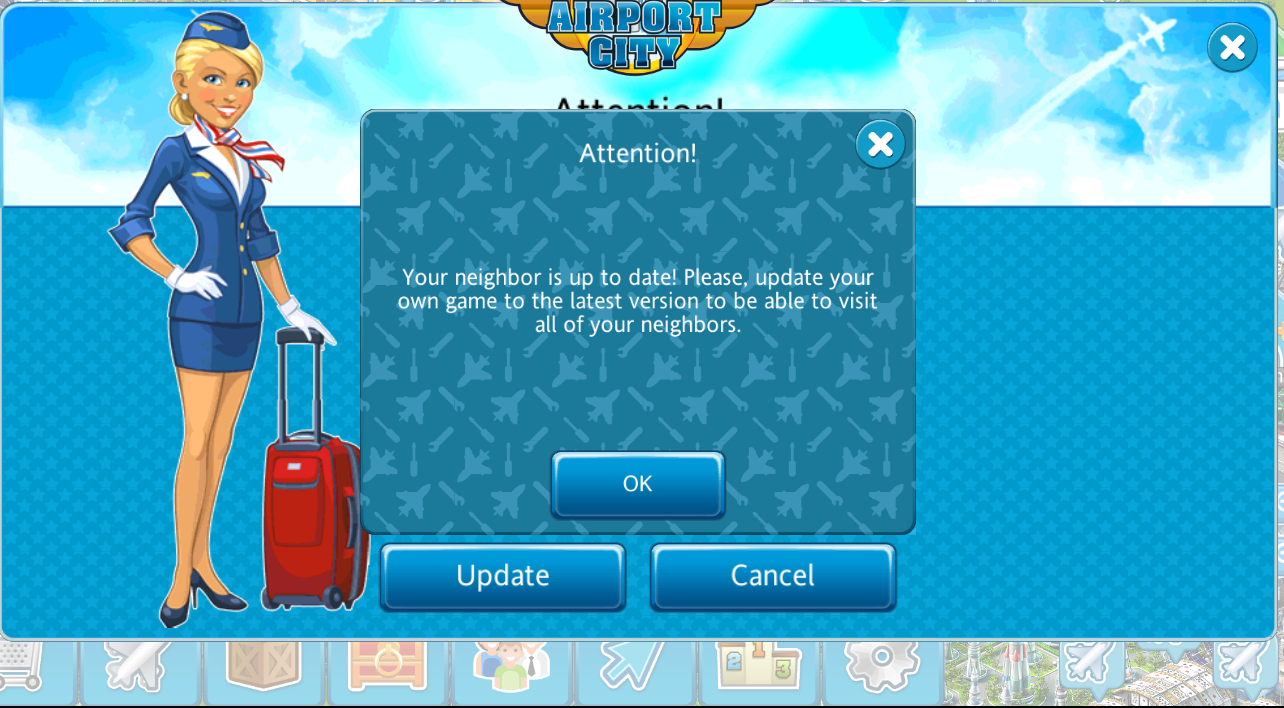The width and height of the screenshot is (1284, 708).
Task: Open the red treasure chest menu
Action: click(x=388, y=668)
